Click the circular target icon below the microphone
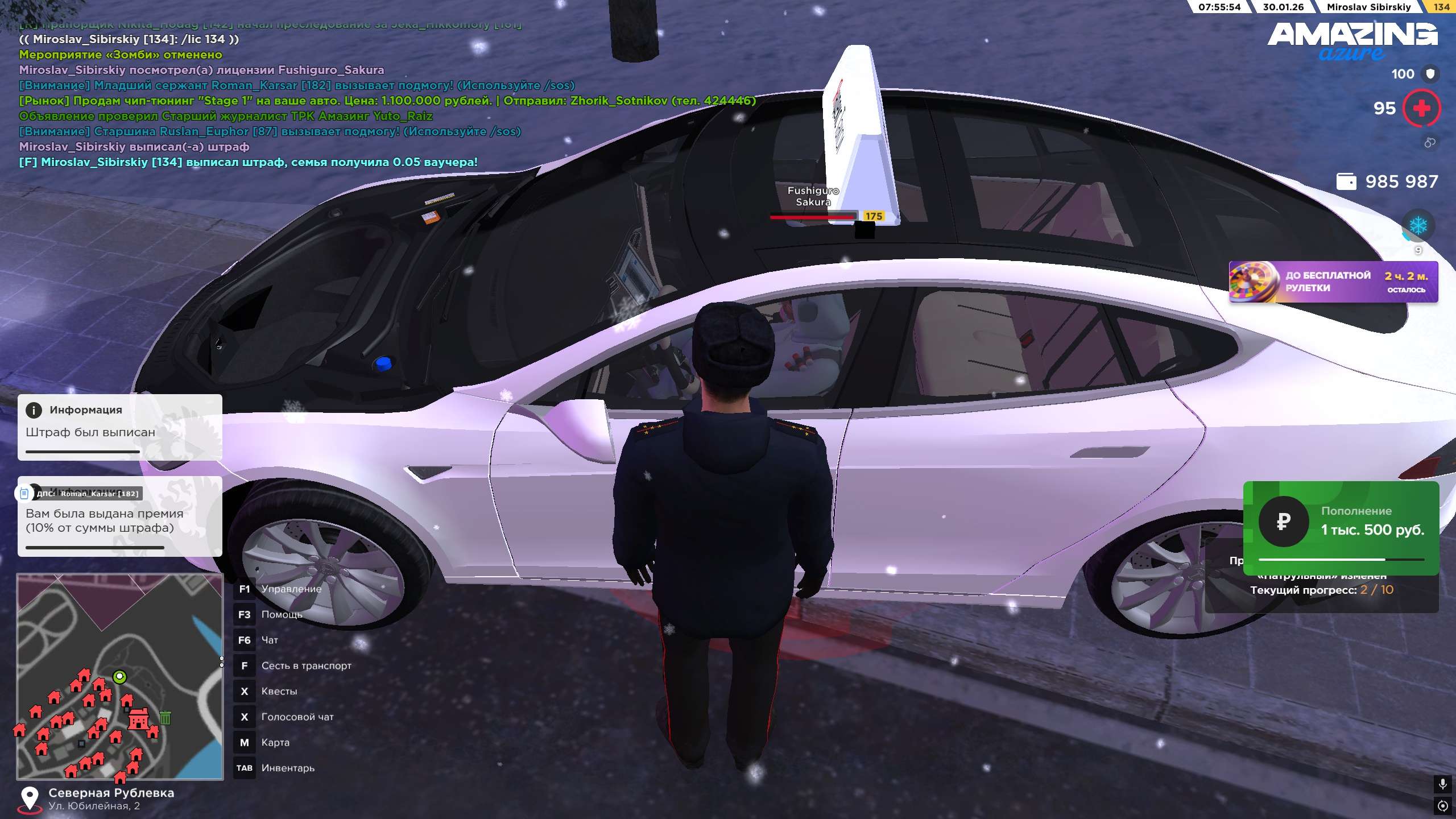1456x819 pixels. click(x=1442, y=805)
